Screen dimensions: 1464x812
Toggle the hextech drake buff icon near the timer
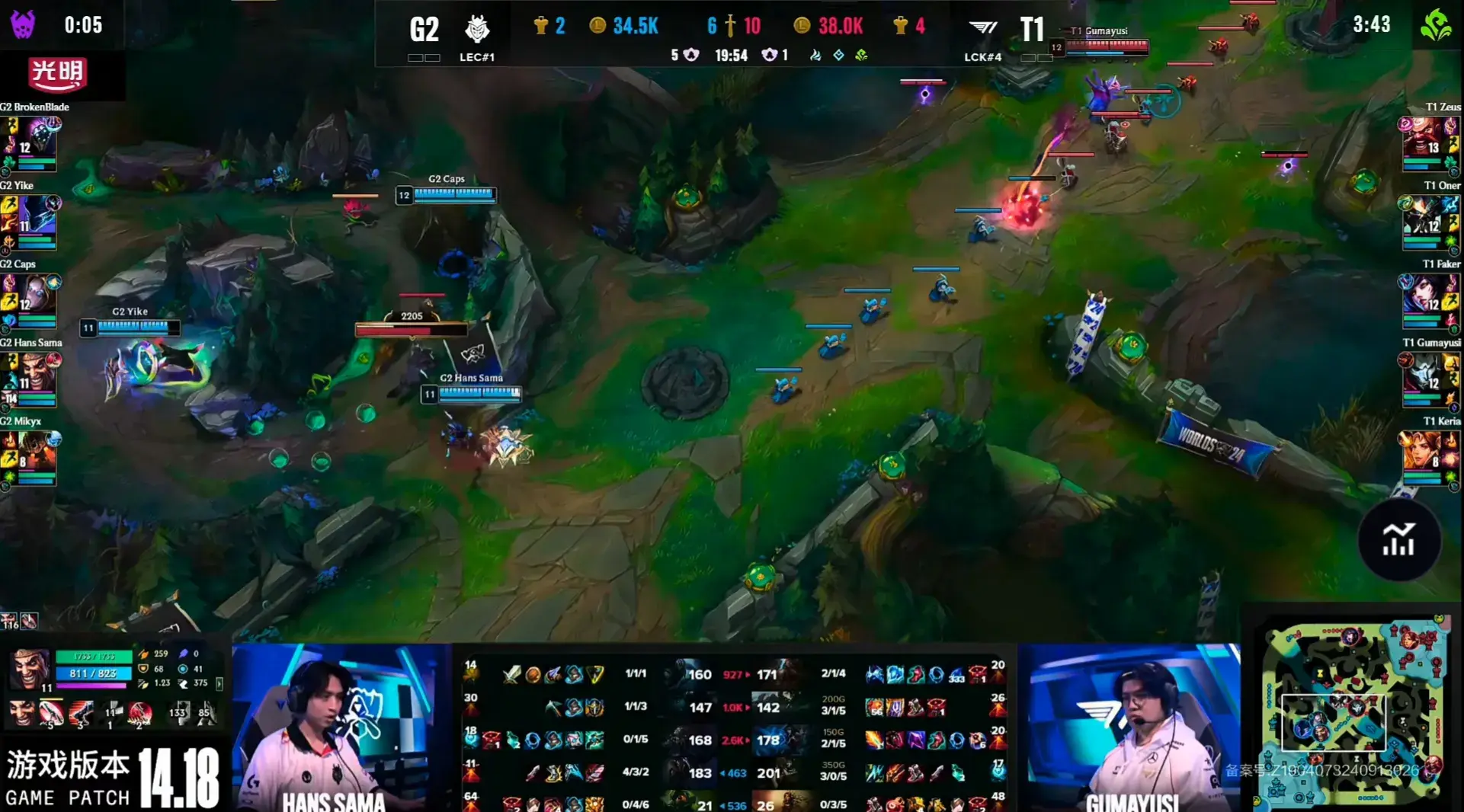[x=838, y=56]
